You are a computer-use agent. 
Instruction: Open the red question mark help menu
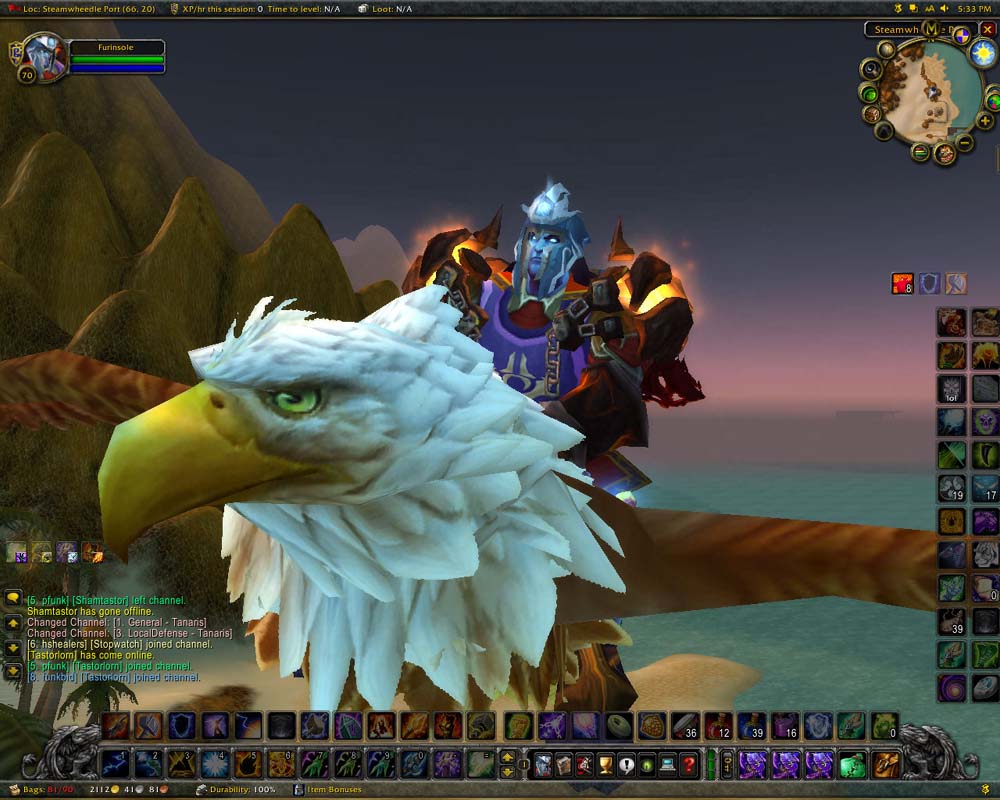click(688, 765)
